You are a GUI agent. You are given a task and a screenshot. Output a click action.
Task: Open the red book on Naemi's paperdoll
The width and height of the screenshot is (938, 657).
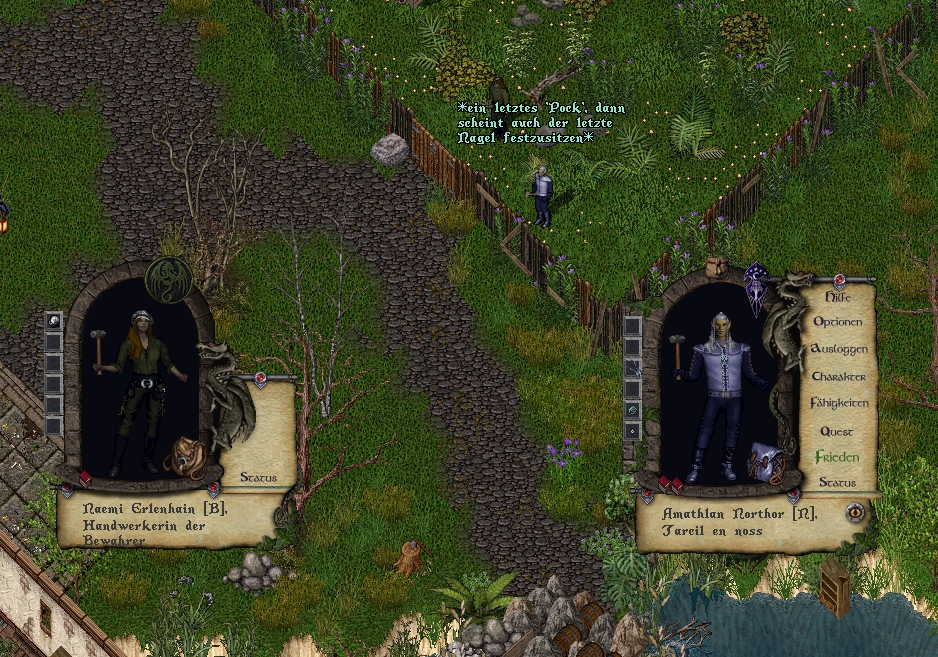(x=85, y=478)
